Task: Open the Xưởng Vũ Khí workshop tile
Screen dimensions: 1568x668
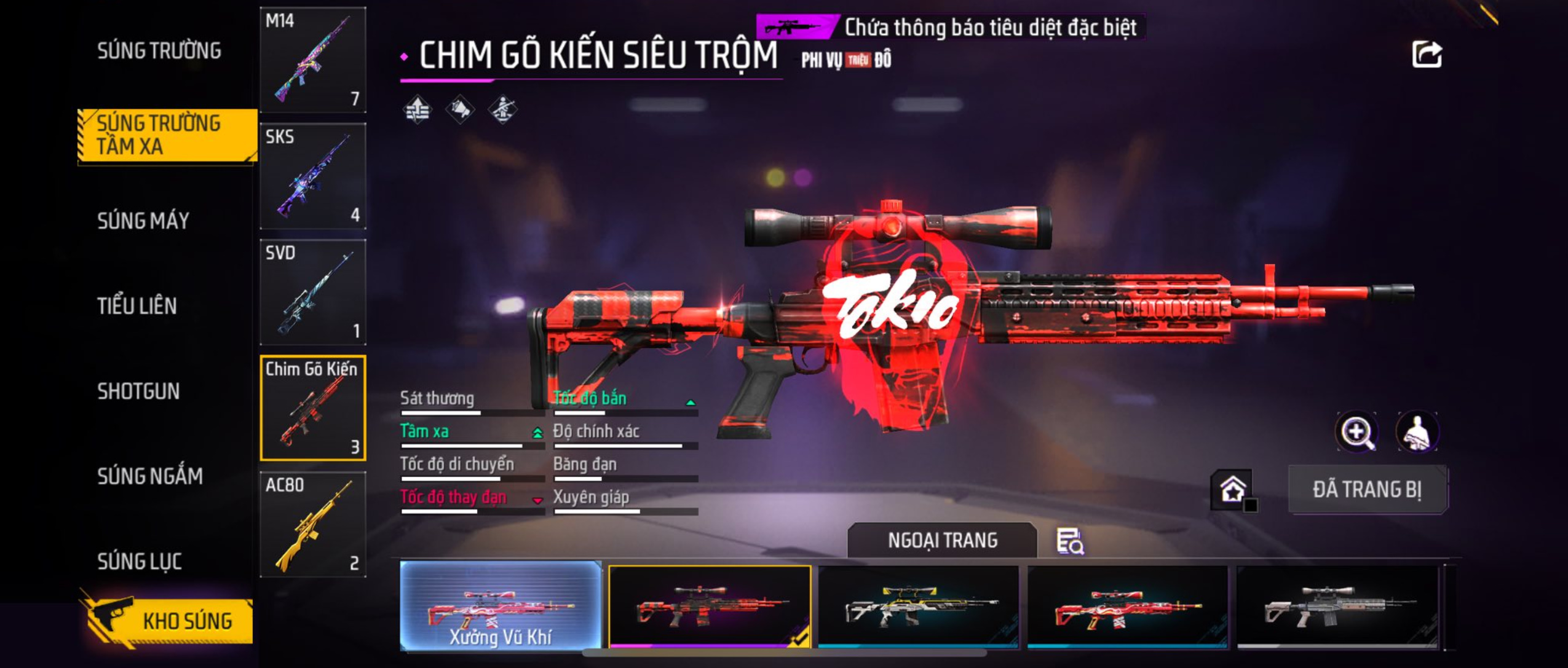Action: click(x=501, y=606)
